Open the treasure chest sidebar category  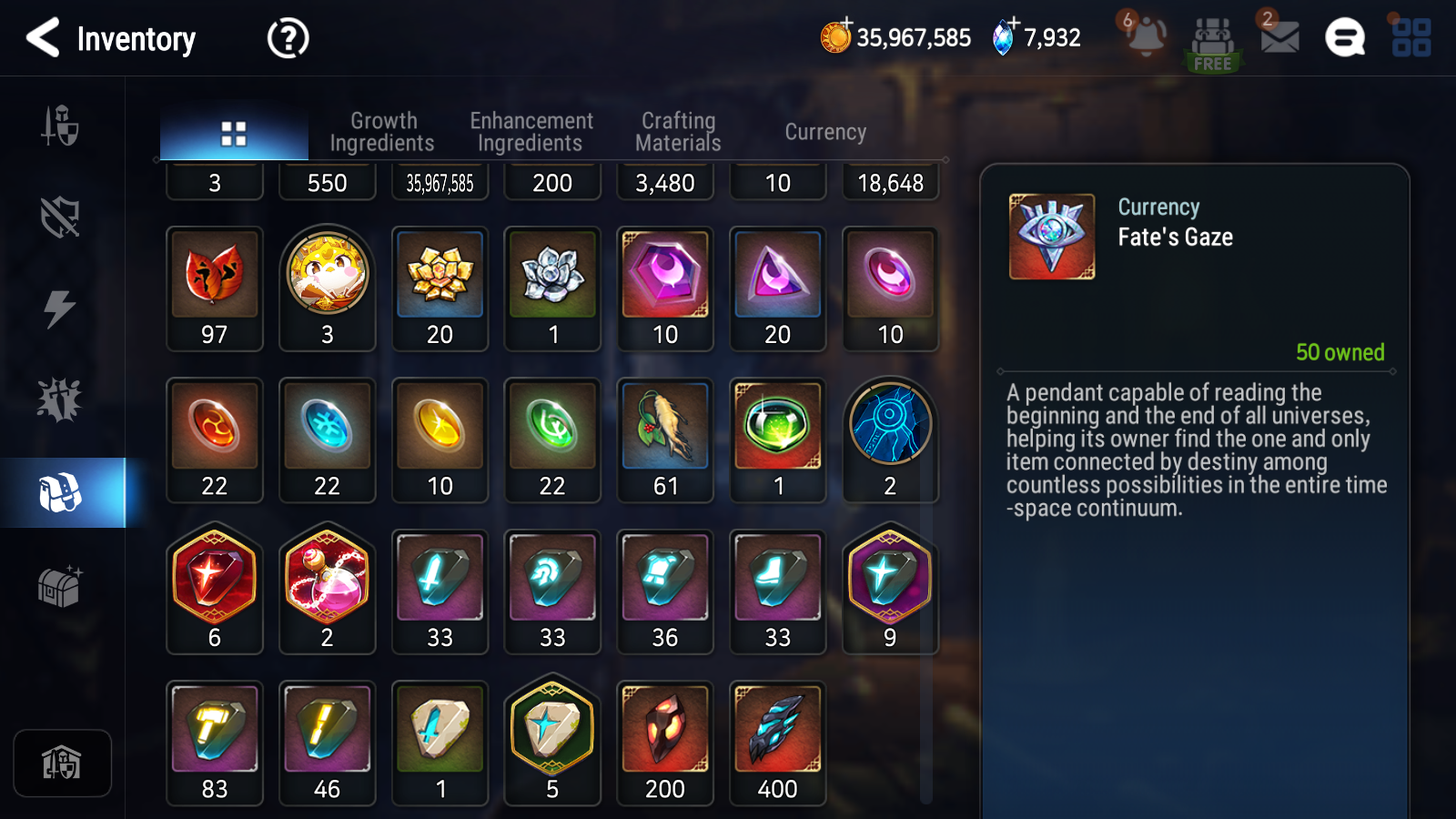coord(60,587)
